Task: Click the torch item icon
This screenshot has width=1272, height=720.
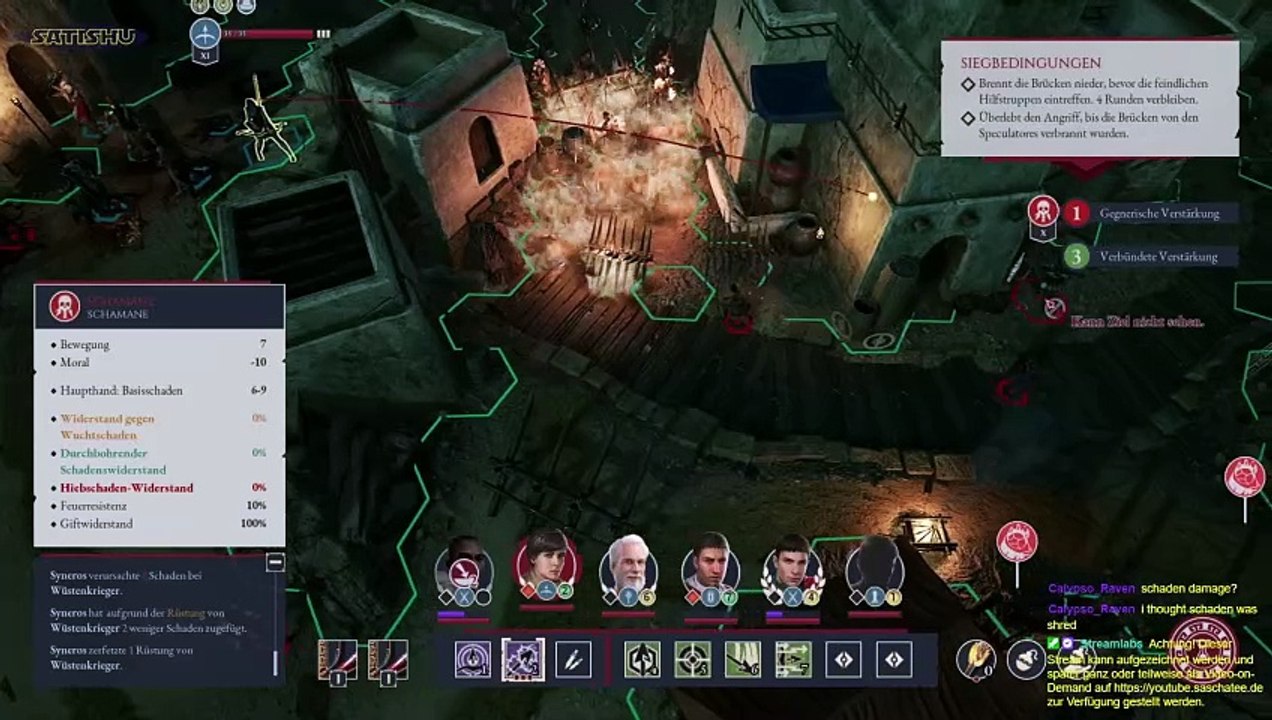Action: pyautogui.click(x=974, y=659)
